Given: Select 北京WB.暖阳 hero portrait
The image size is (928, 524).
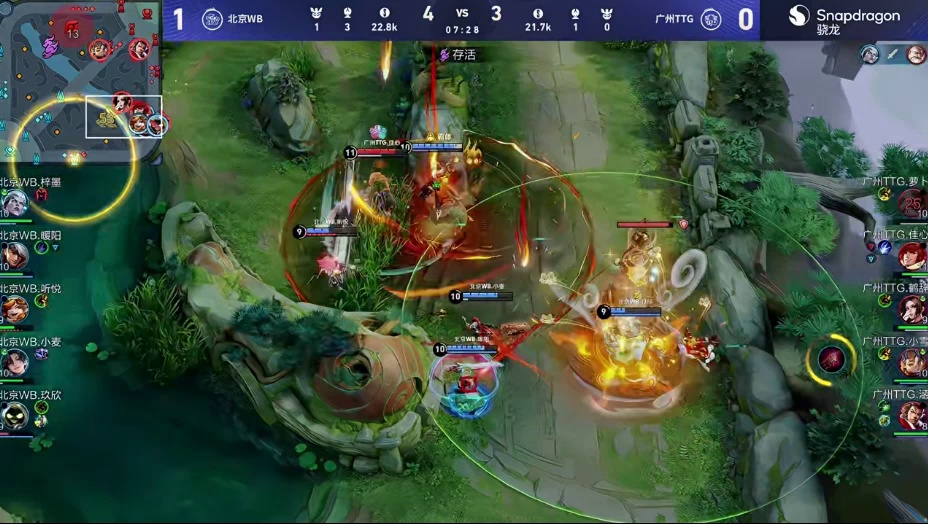Looking at the screenshot, I should click(14, 256).
